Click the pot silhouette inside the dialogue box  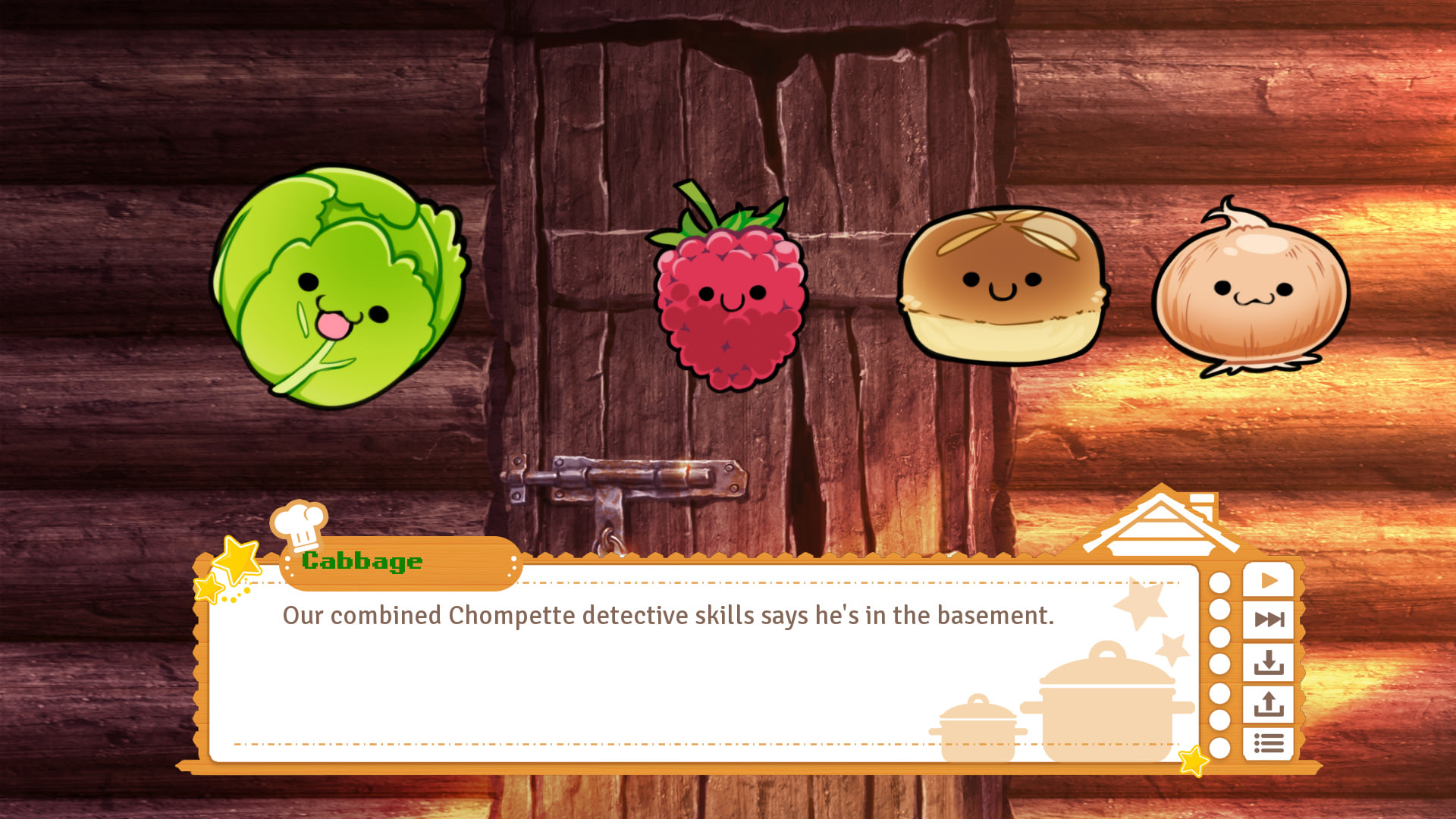pyautogui.click(x=1106, y=699)
